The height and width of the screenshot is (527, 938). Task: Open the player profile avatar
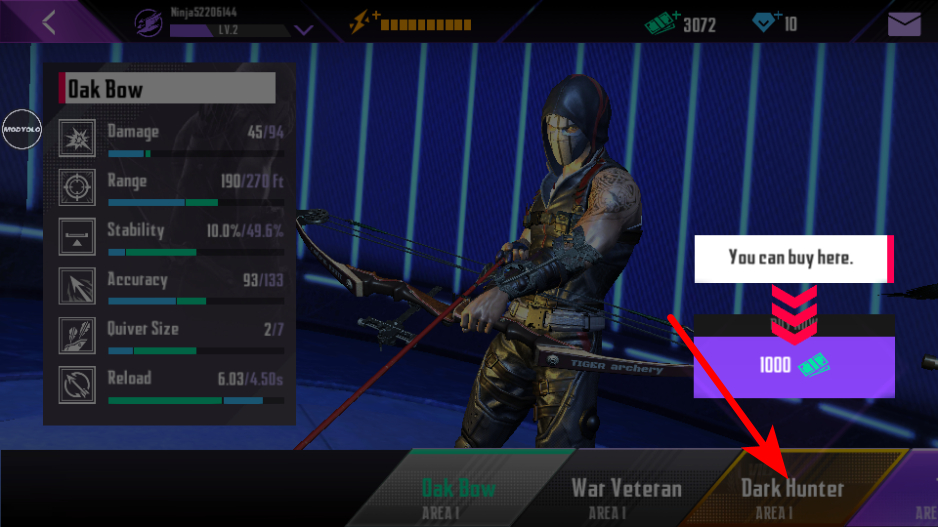[149, 22]
